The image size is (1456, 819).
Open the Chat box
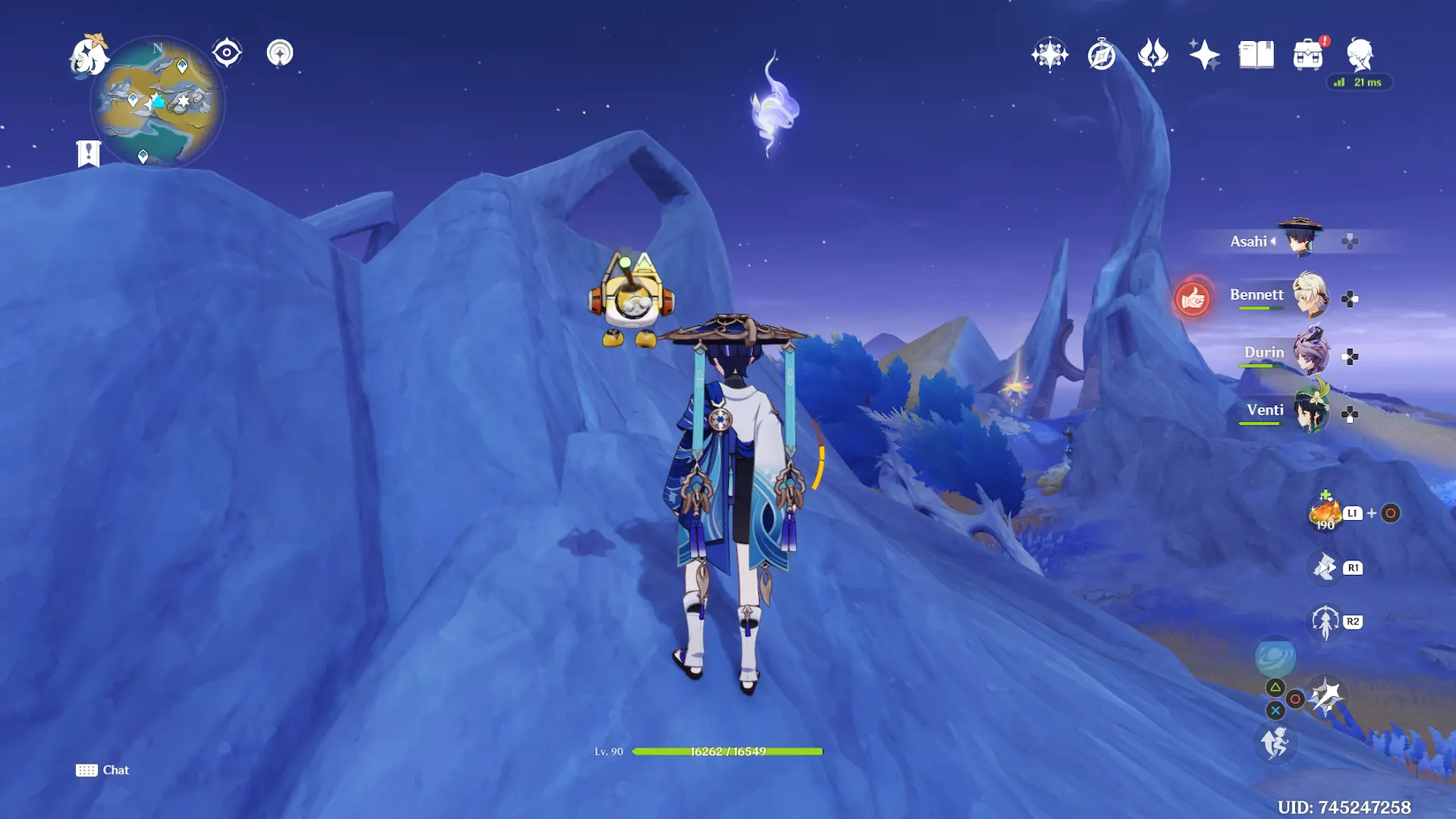click(102, 770)
